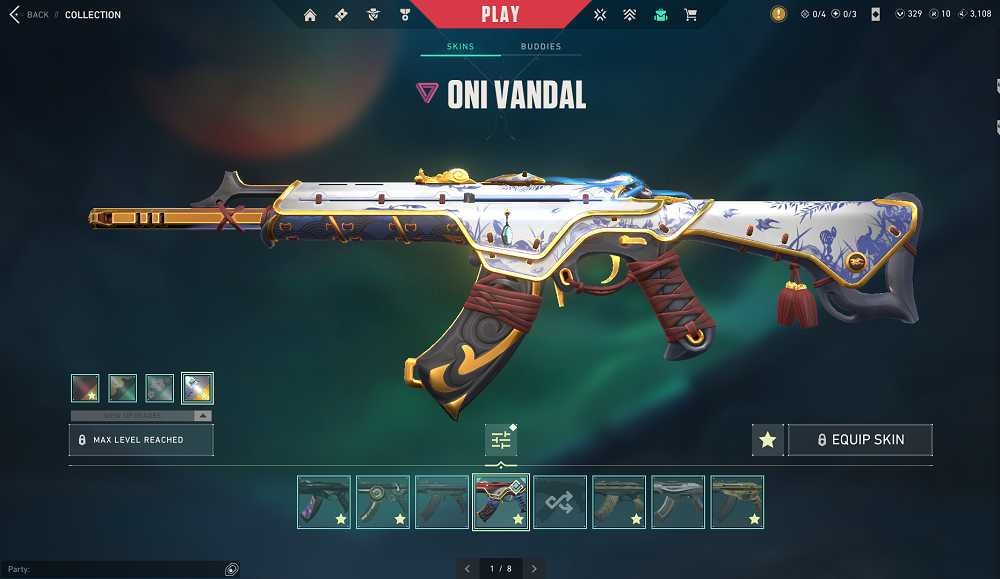
Task: Go back from the Collection screen
Action: tap(30, 15)
